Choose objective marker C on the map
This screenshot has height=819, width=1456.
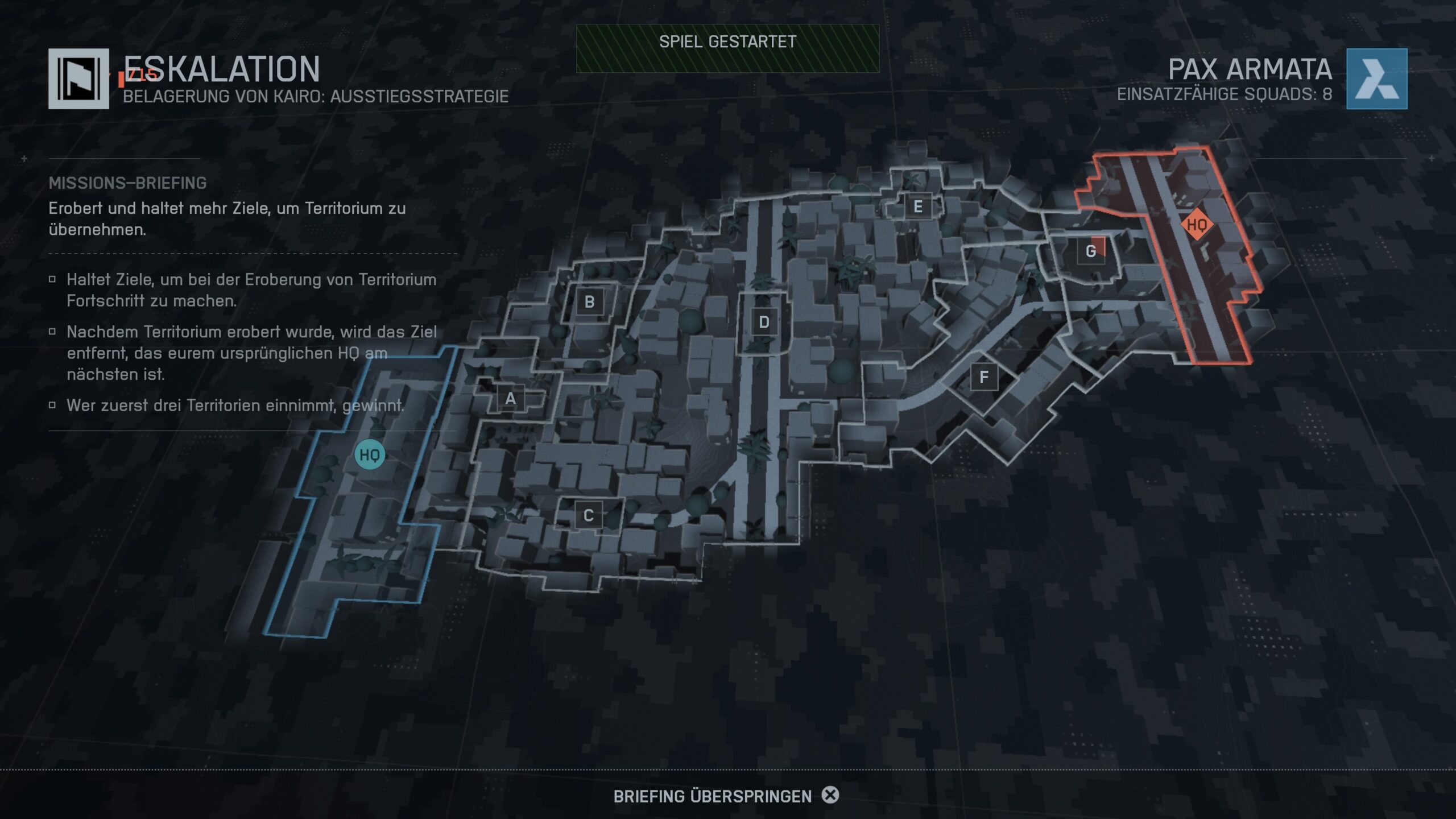pos(588,516)
